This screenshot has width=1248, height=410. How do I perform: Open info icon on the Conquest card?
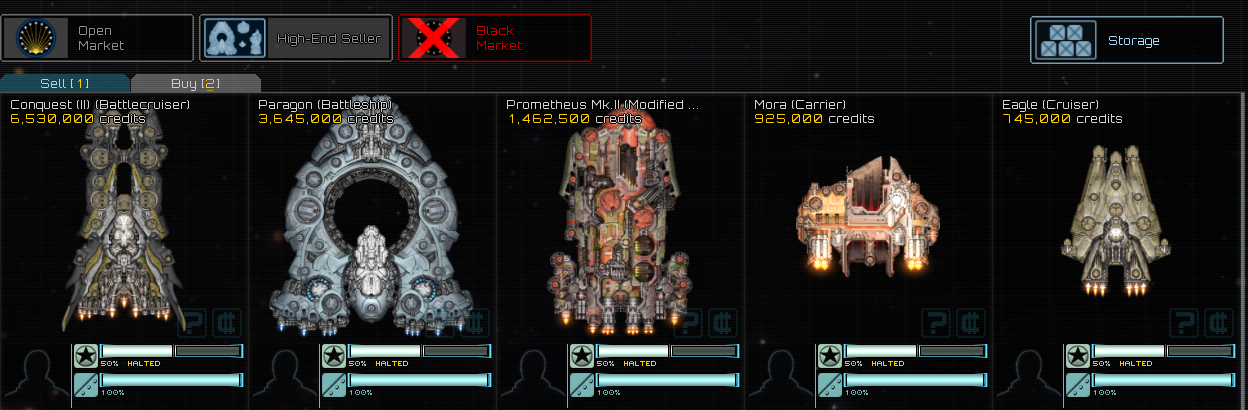click(x=193, y=322)
